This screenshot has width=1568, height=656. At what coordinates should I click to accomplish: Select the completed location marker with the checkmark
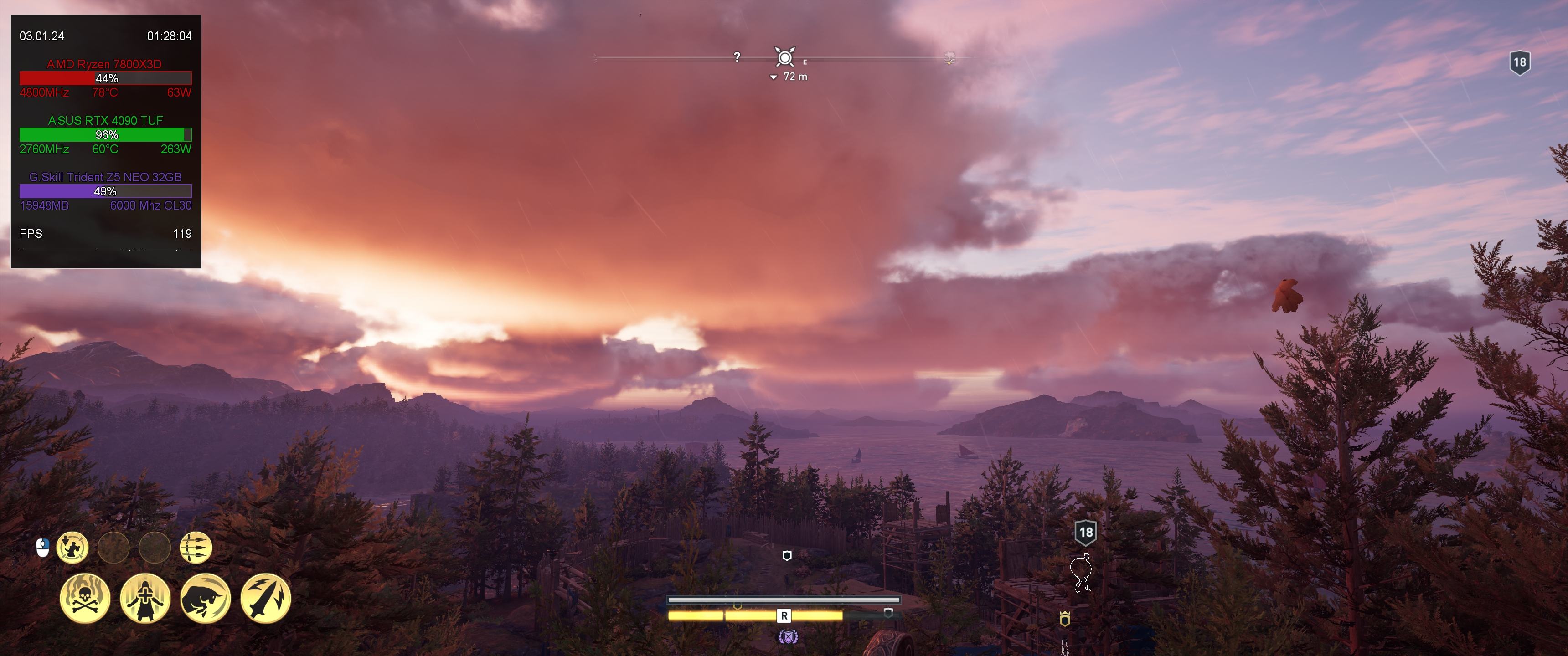tap(949, 59)
